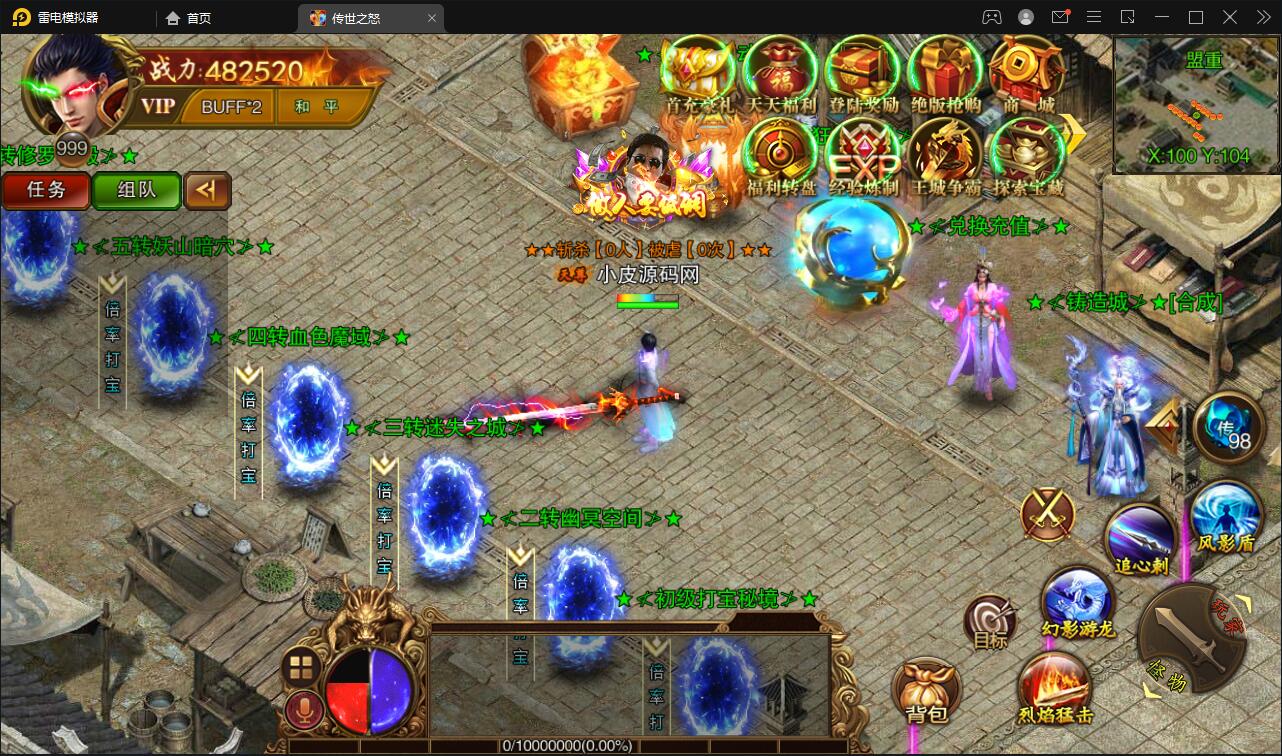
Task: Activate the 风影盾 shield skill
Action: click(x=1226, y=516)
